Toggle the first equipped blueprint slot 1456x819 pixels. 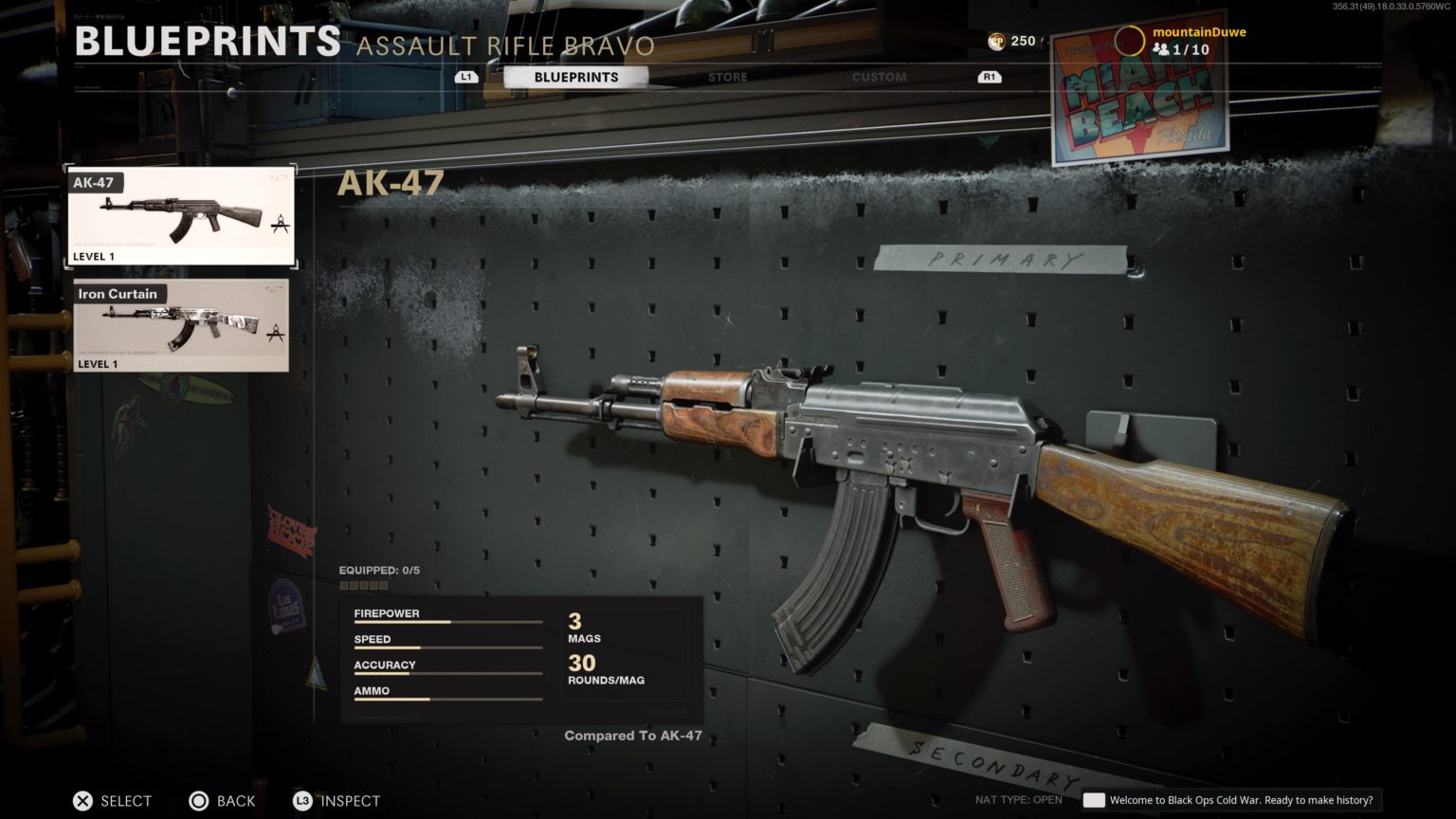345,585
